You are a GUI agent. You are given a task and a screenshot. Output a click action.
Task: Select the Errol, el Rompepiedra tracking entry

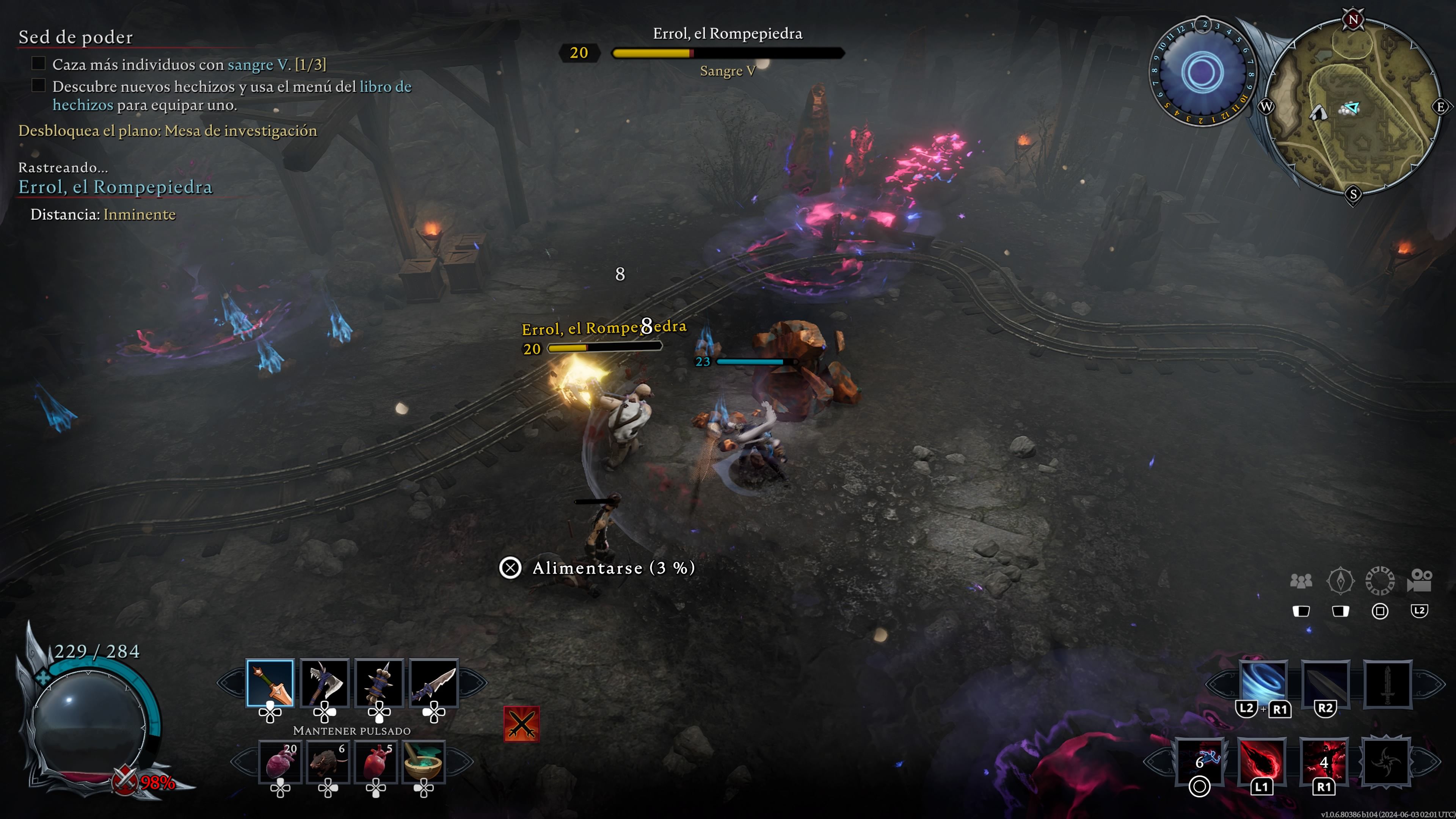point(115,187)
